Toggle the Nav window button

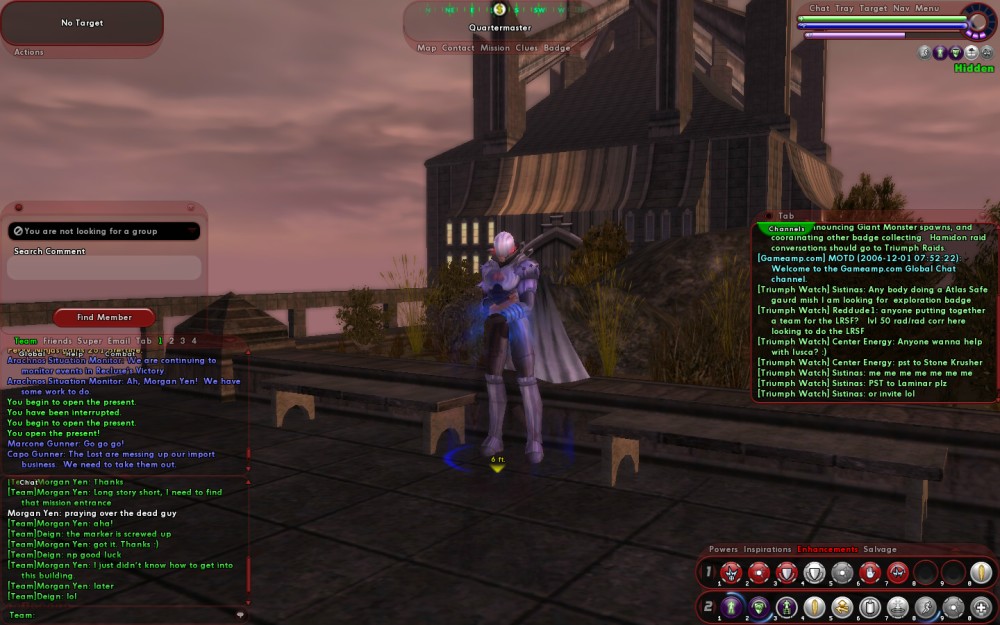[x=901, y=8]
